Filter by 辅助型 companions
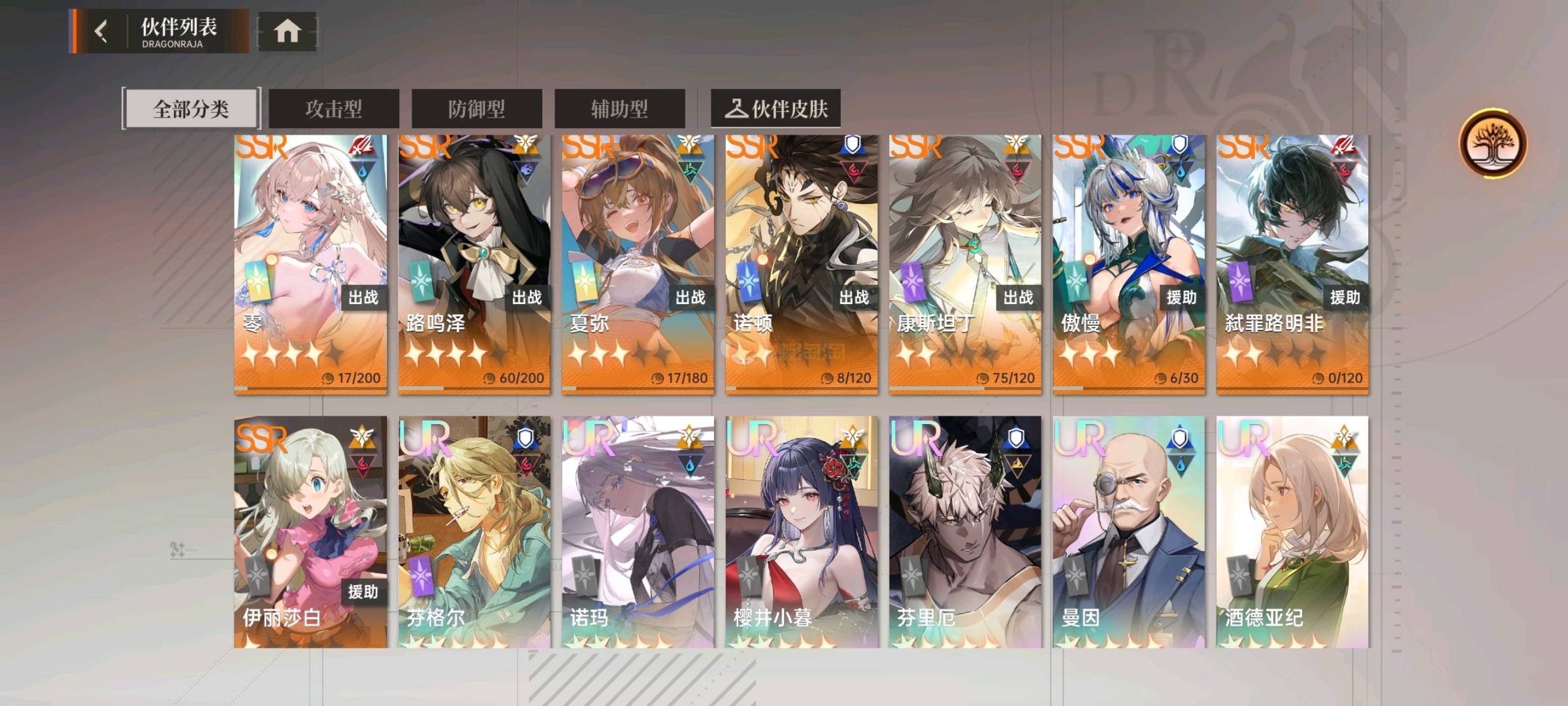Image resolution: width=1568 pixels, height=706 pixels. (619, 109)
